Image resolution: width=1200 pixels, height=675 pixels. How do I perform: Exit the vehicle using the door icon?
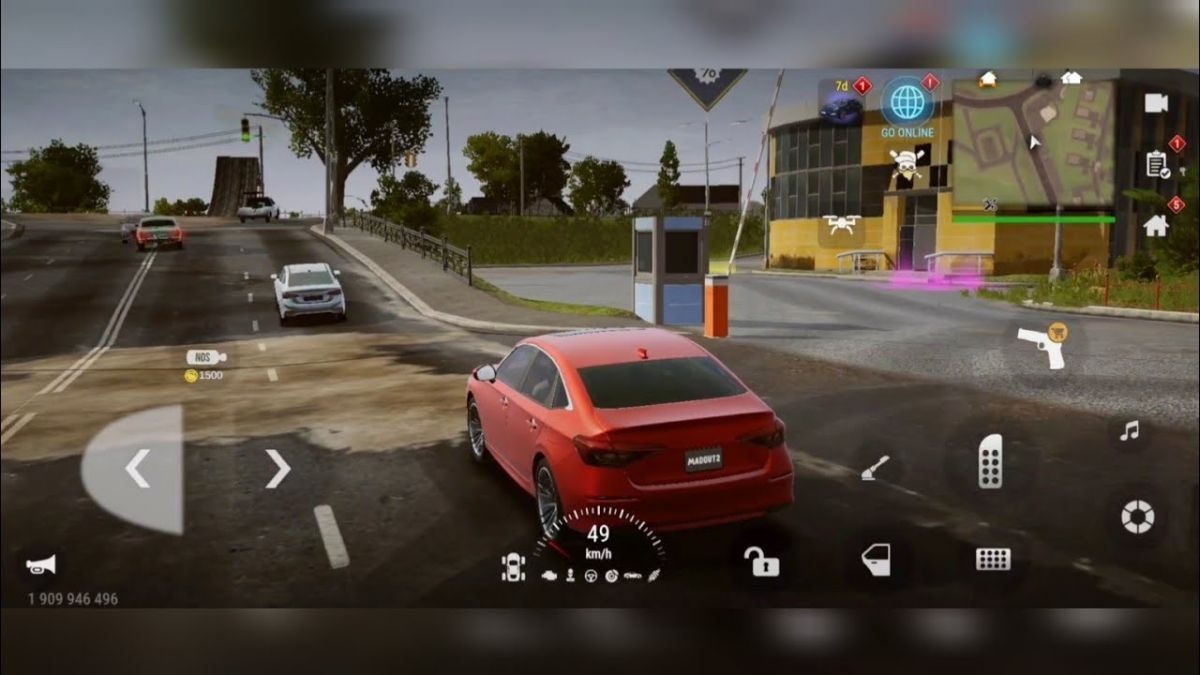point(876,560)
